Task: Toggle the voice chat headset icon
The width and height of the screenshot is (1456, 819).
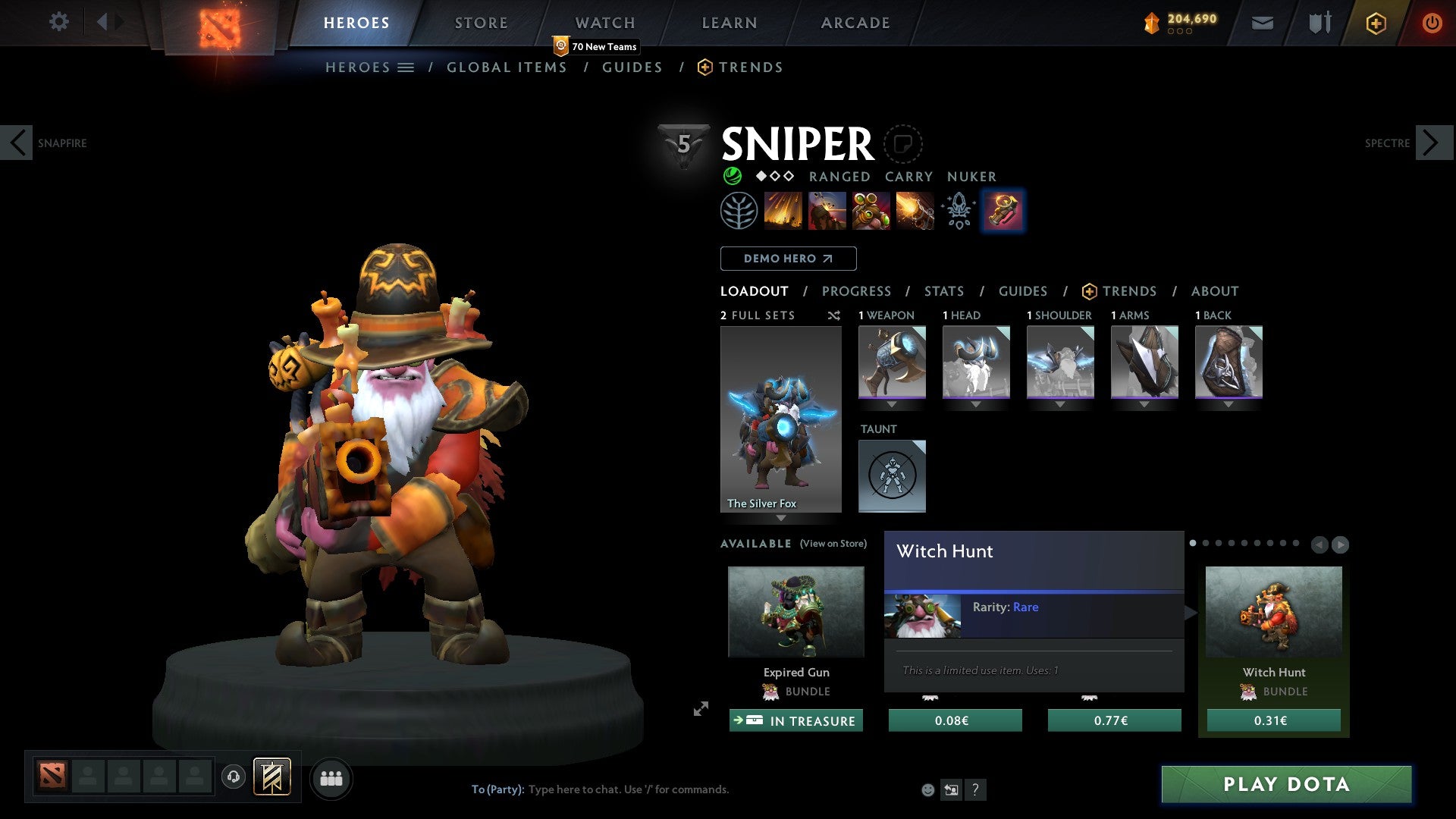Action: pos(234,778)
